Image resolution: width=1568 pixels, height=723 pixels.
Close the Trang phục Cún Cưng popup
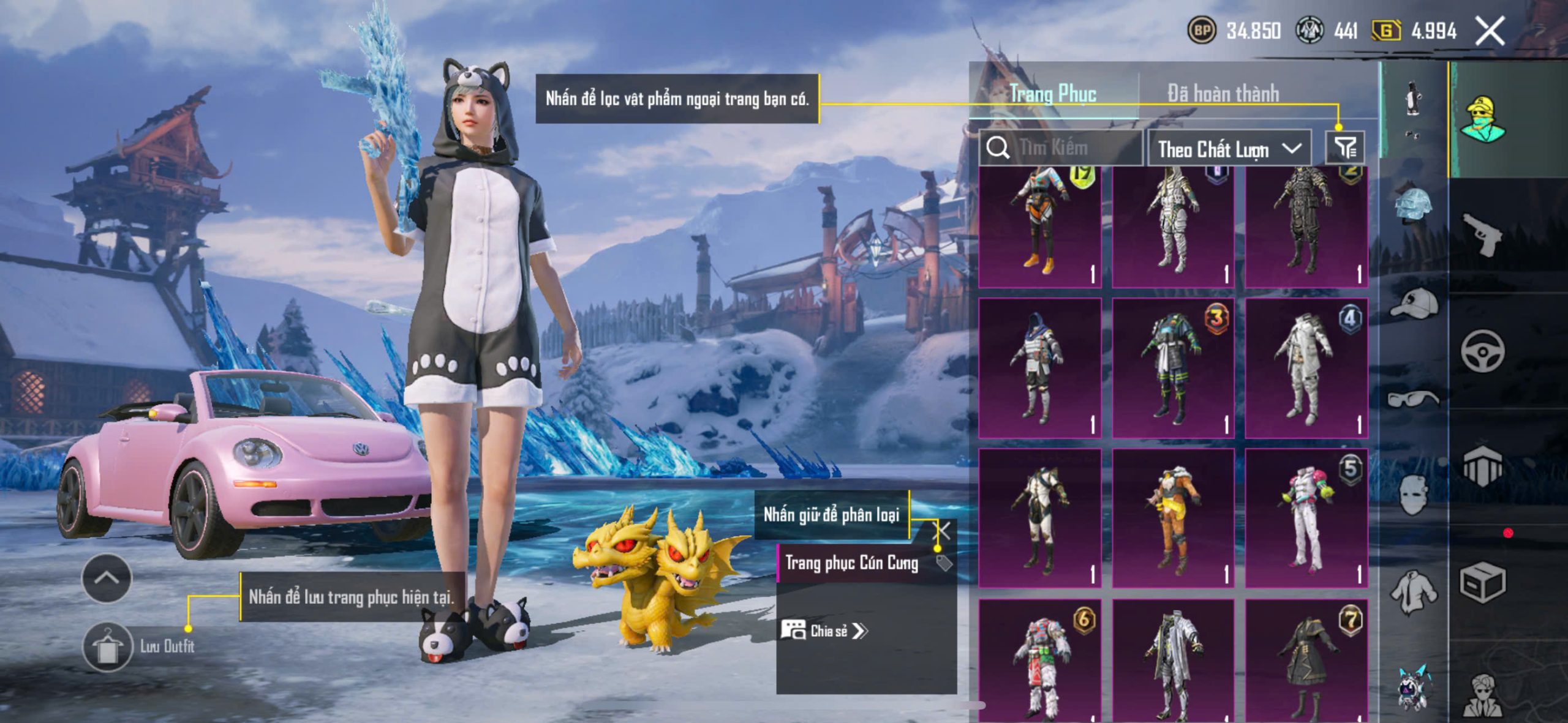(943, 530)
